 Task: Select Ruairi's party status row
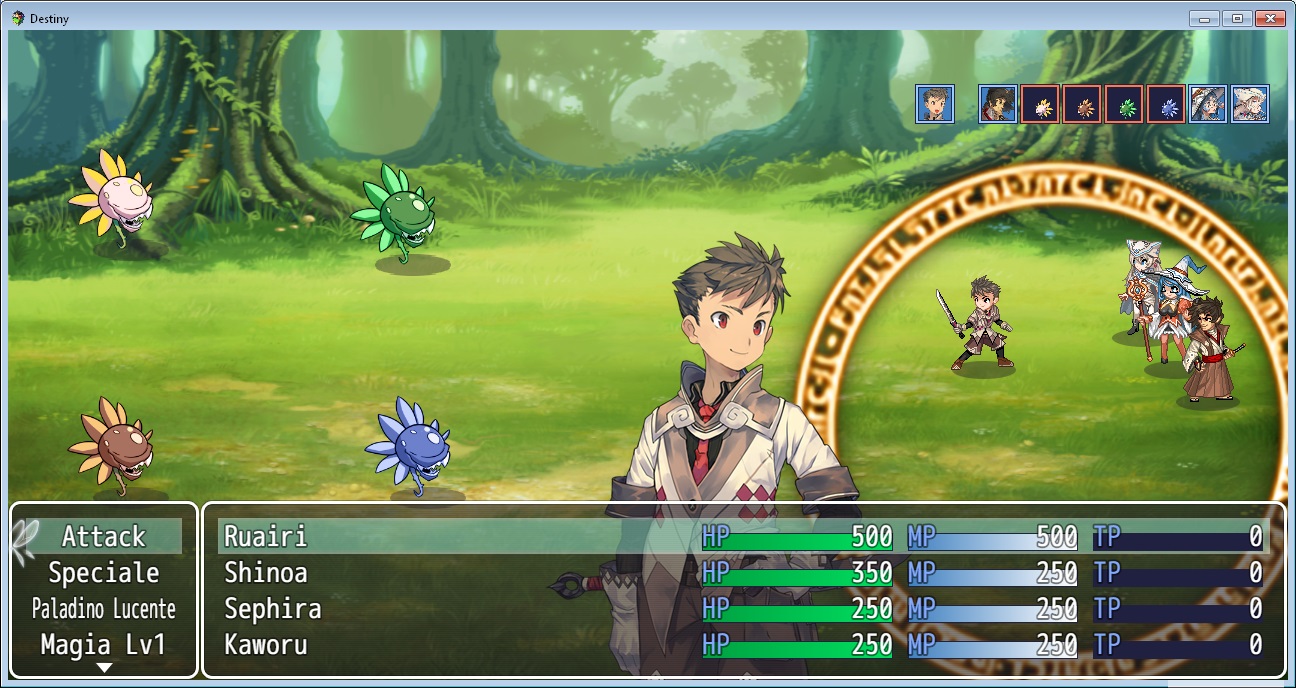click(742, 537)
